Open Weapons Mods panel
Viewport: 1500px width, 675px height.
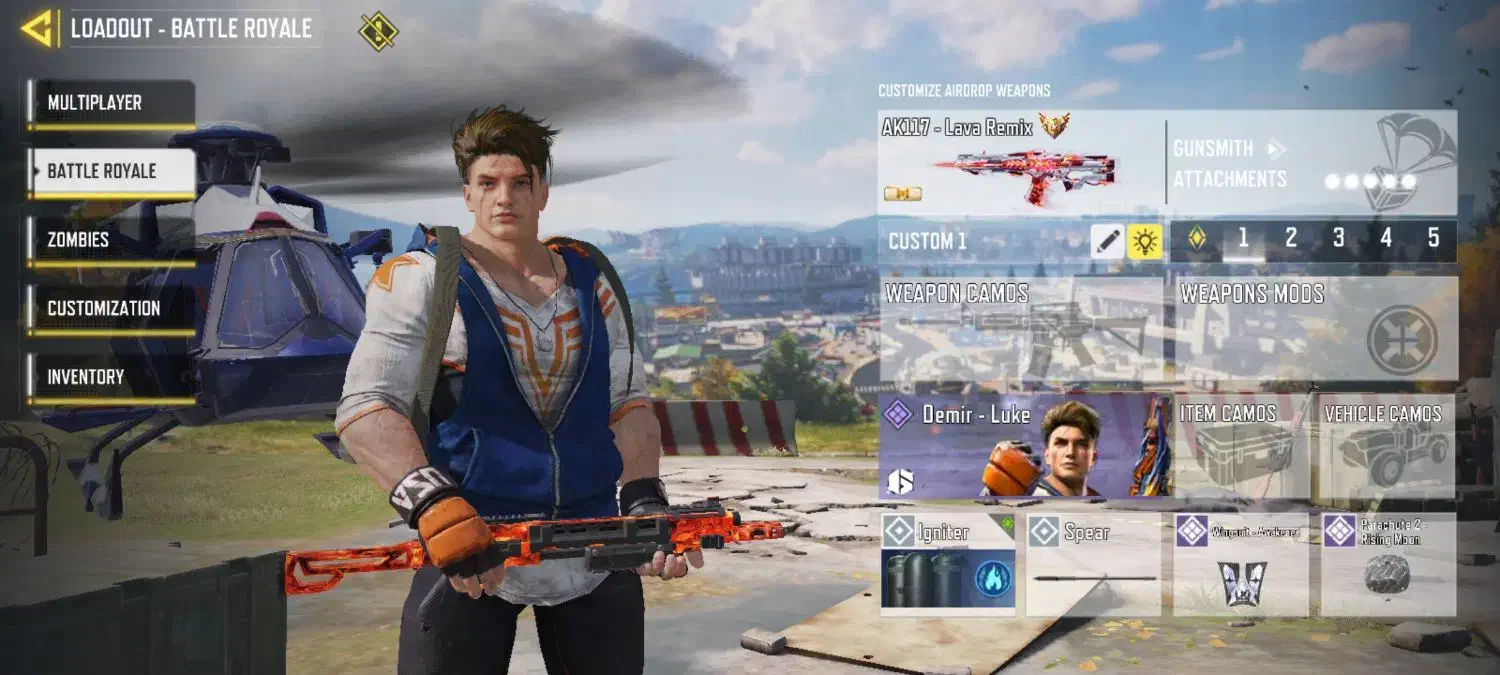[x=1315, y=330]
